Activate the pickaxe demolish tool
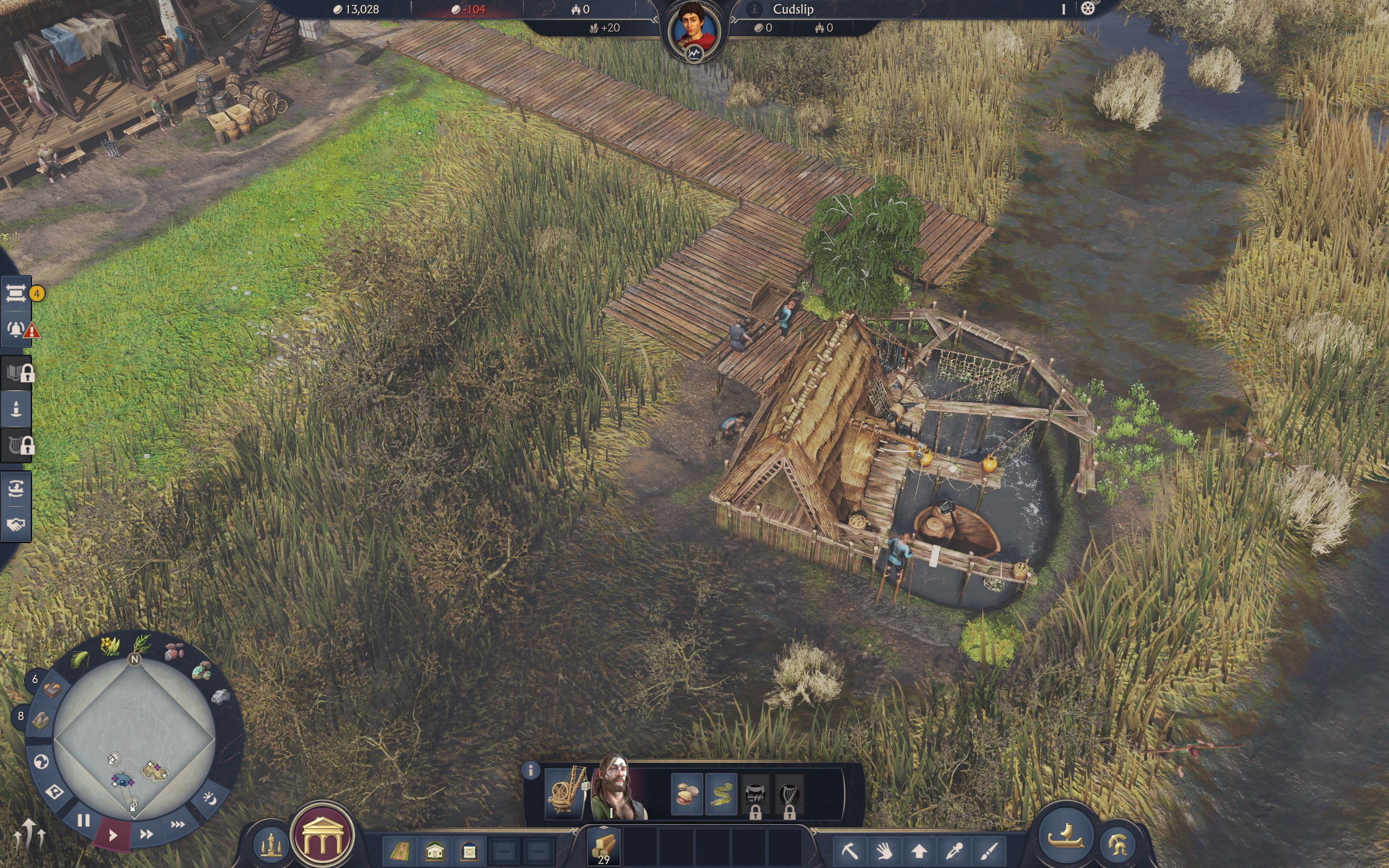The height and width of the screenshot is (868, 1389). [850, 849]
